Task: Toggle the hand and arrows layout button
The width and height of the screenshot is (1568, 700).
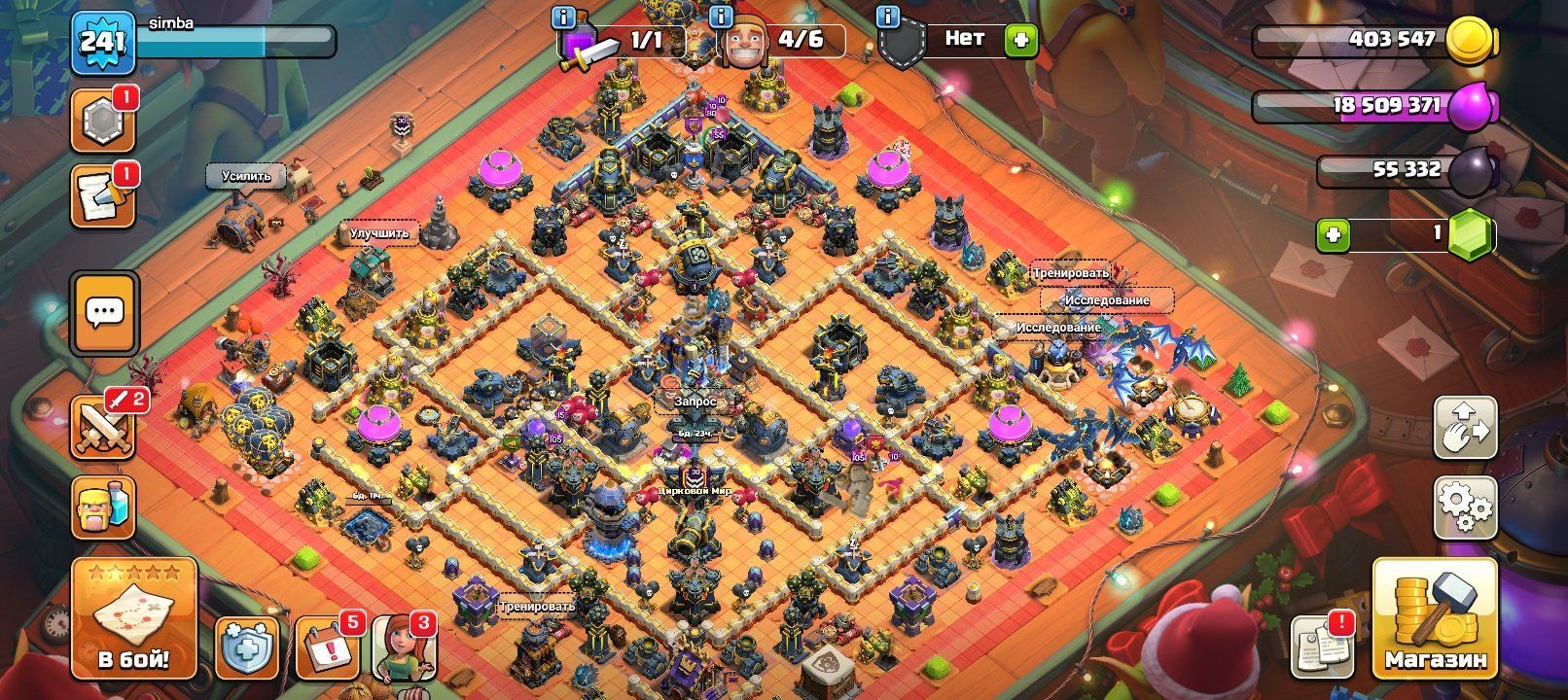Action: (1465, 426)
